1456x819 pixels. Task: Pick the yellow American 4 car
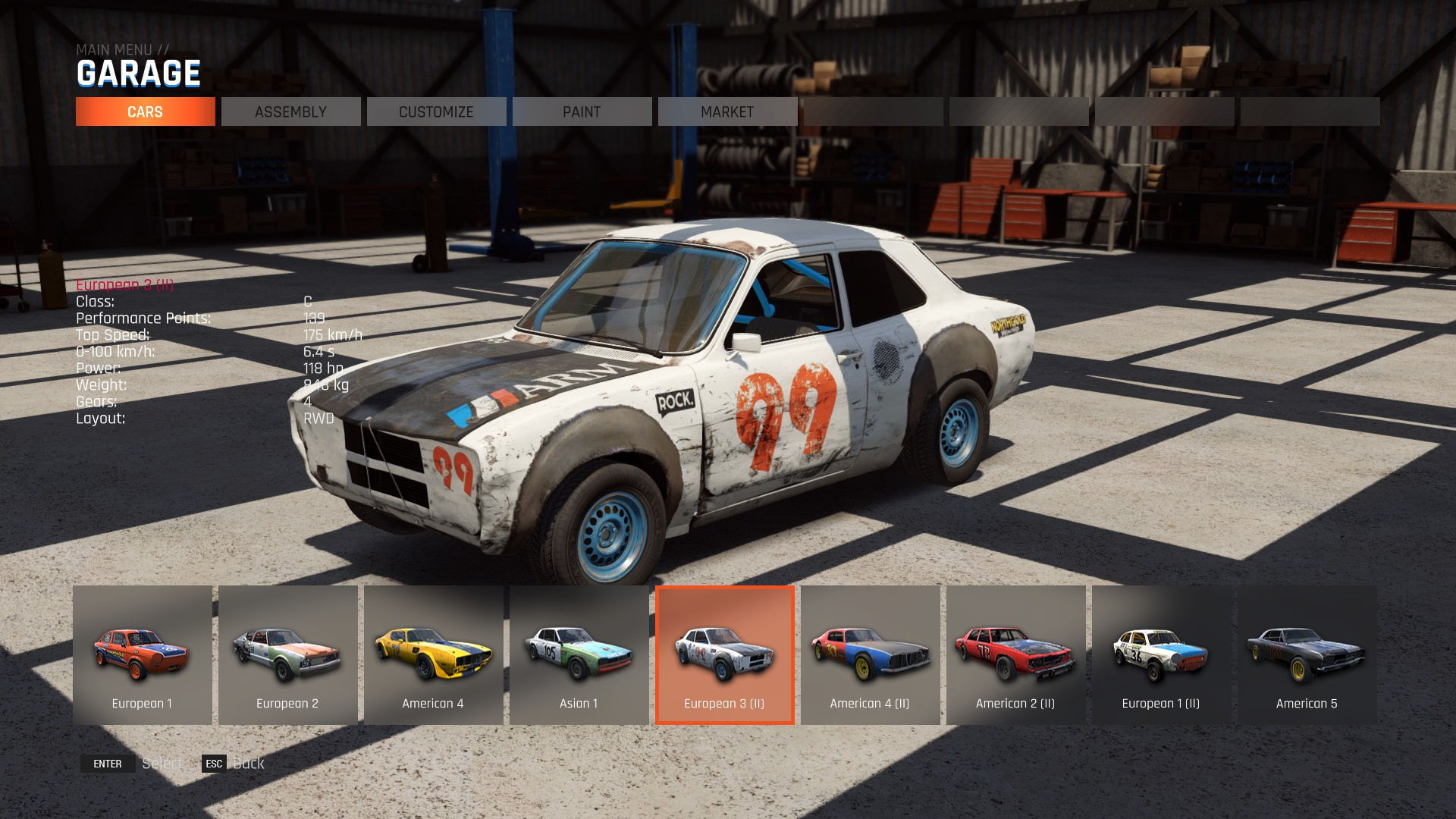433,654
